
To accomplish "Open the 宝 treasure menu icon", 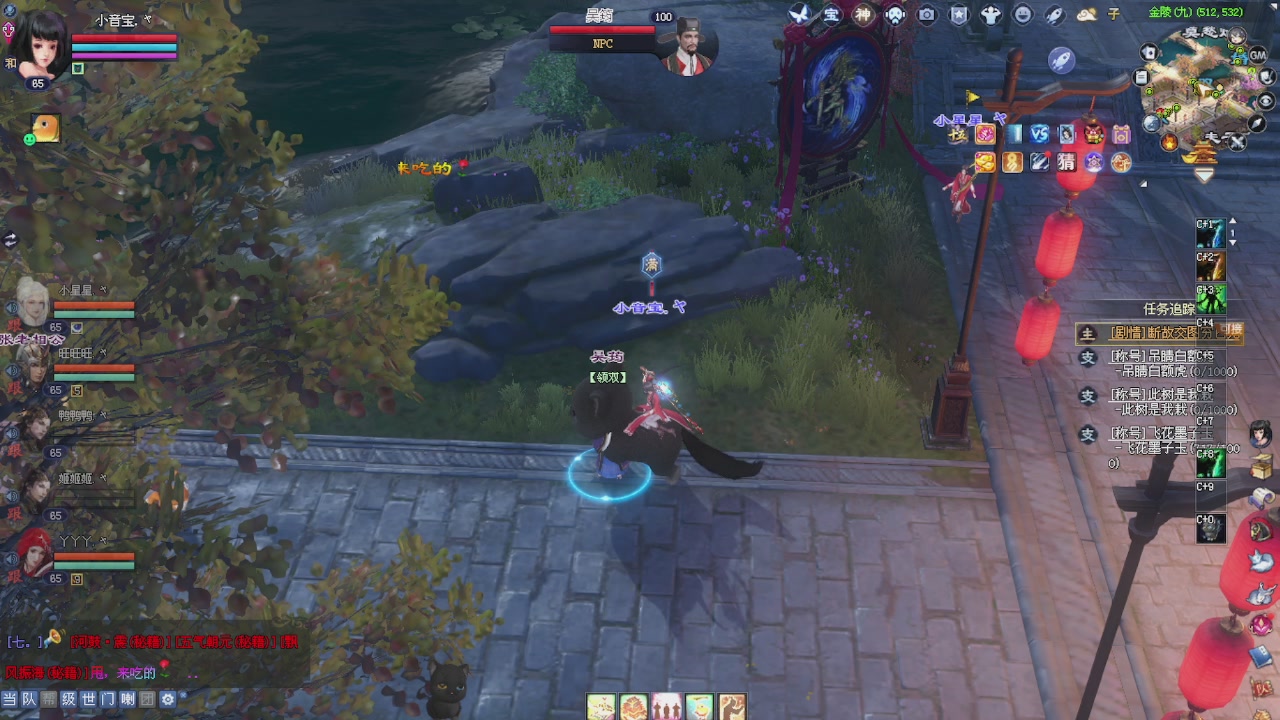I will coord(831,14).
